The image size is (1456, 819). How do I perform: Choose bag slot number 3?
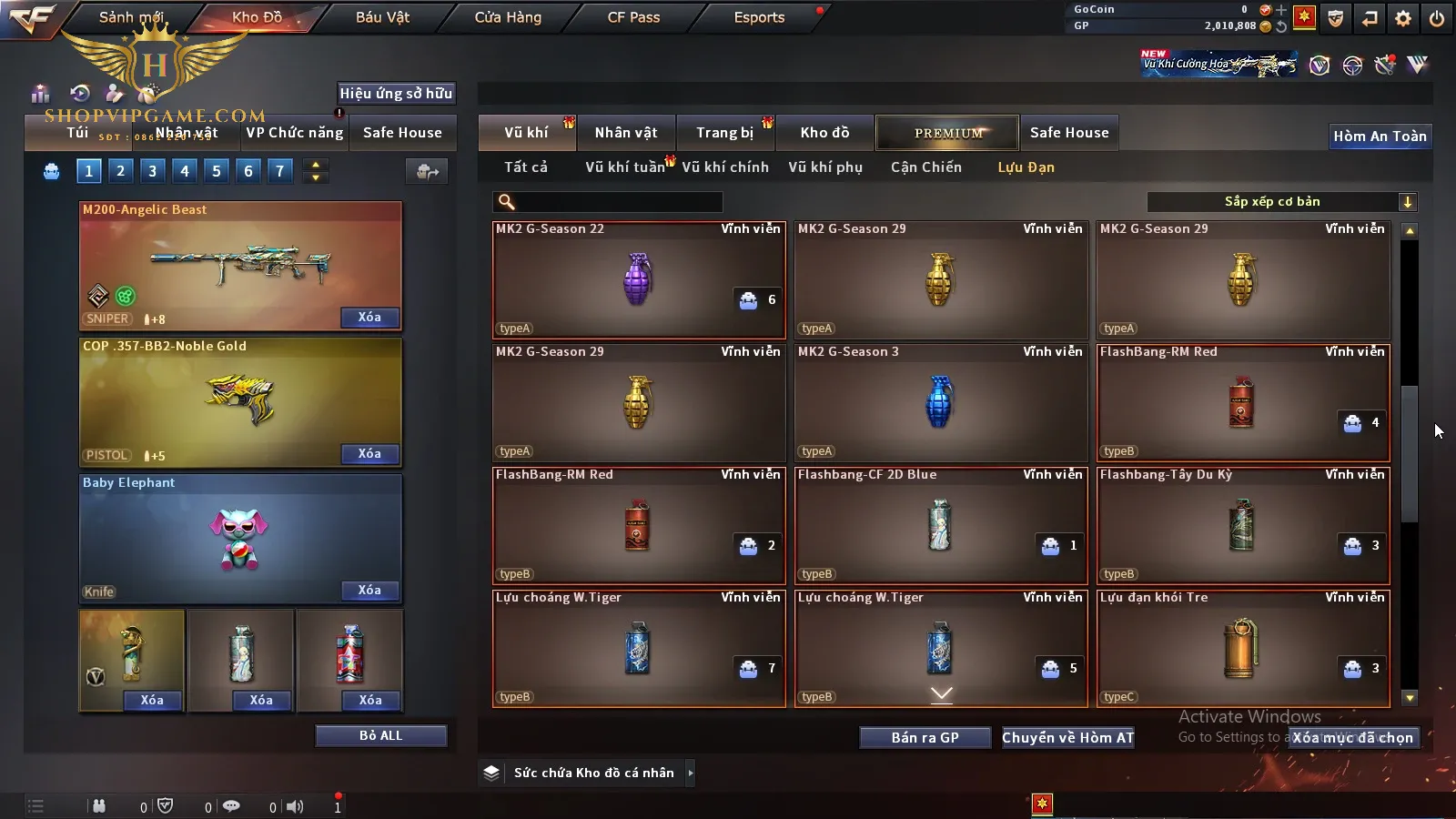click(x=152, y=170)
